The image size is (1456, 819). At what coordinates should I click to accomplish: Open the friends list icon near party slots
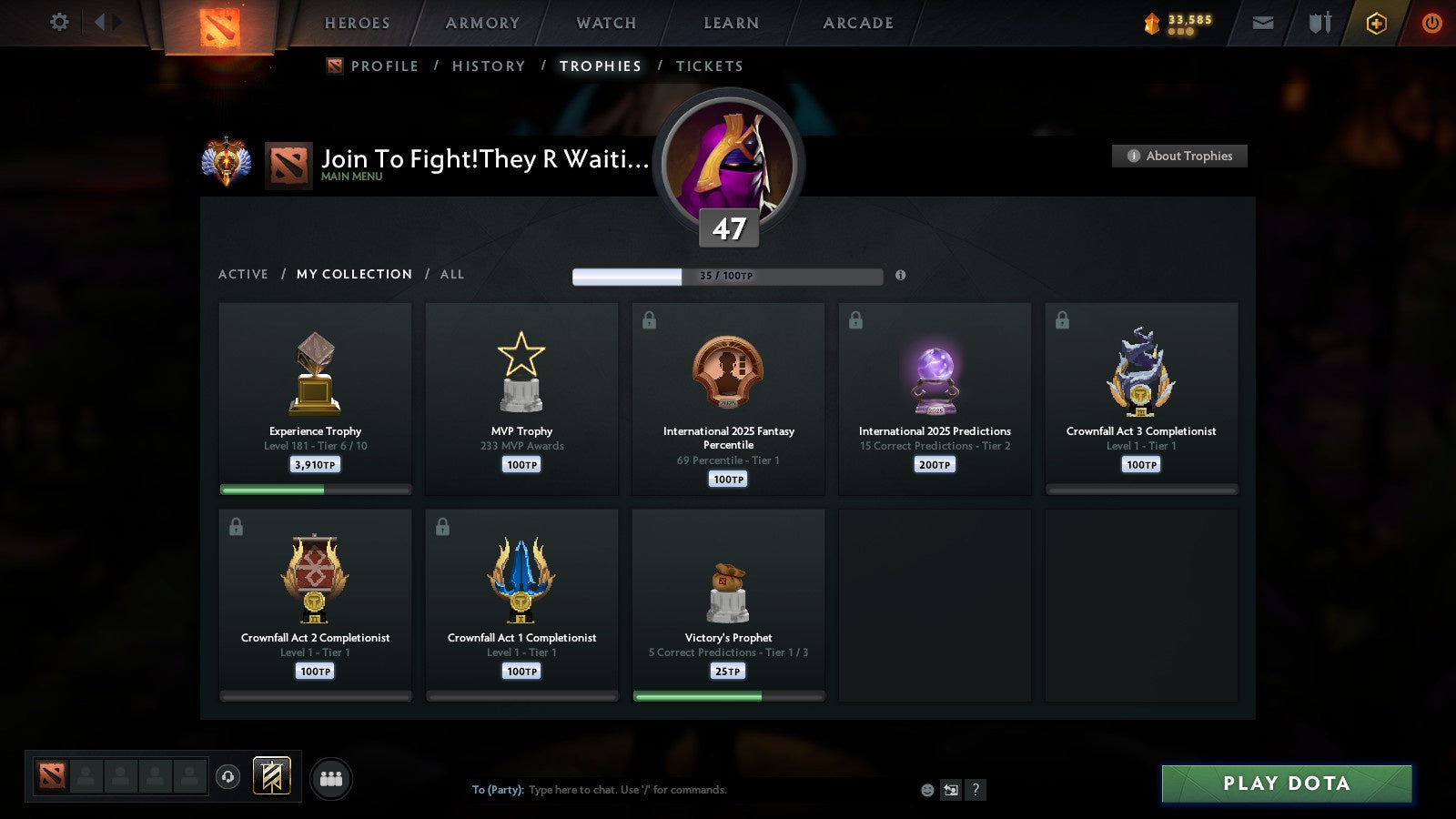point(331,775)
